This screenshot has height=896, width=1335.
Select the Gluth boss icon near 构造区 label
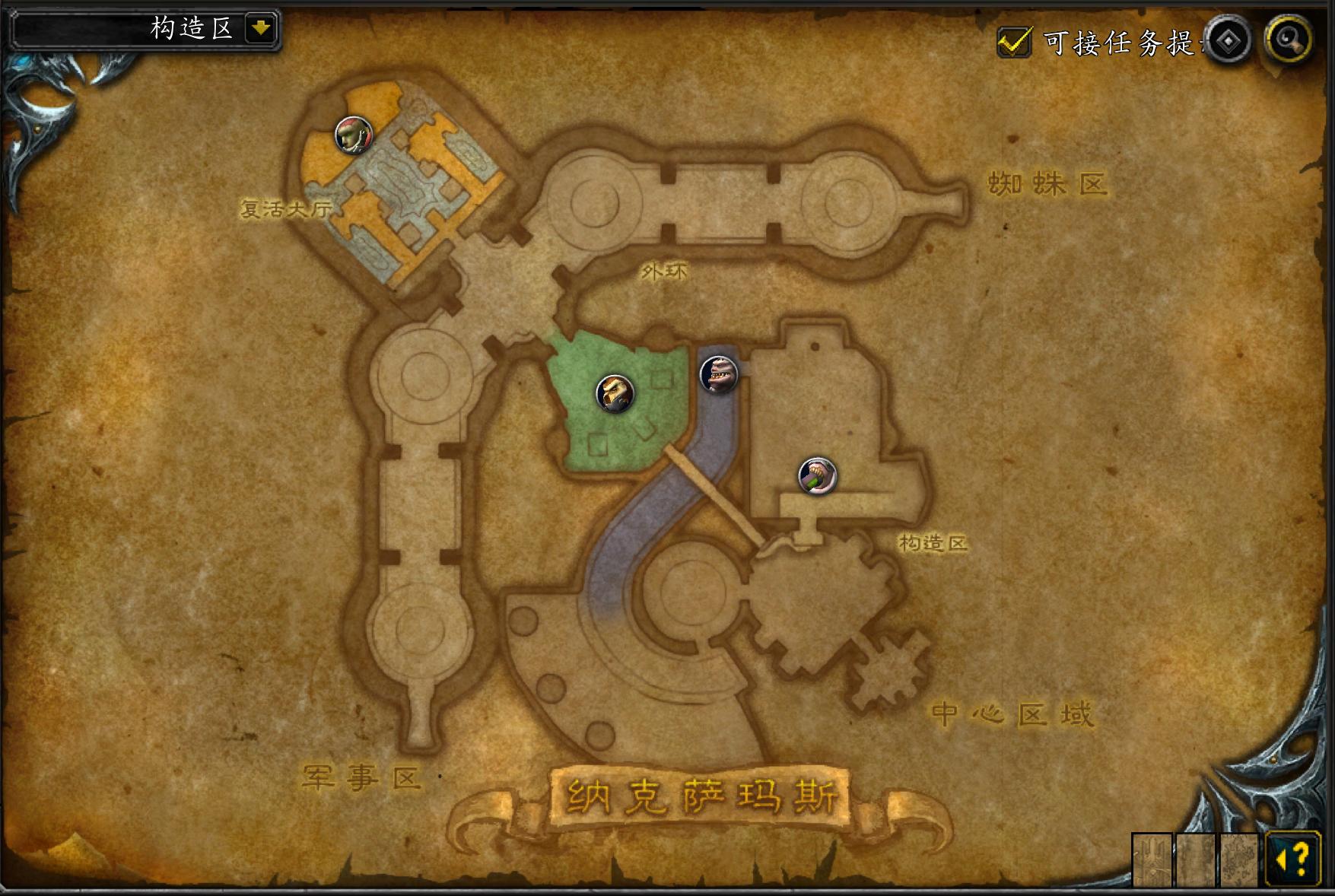817,476
